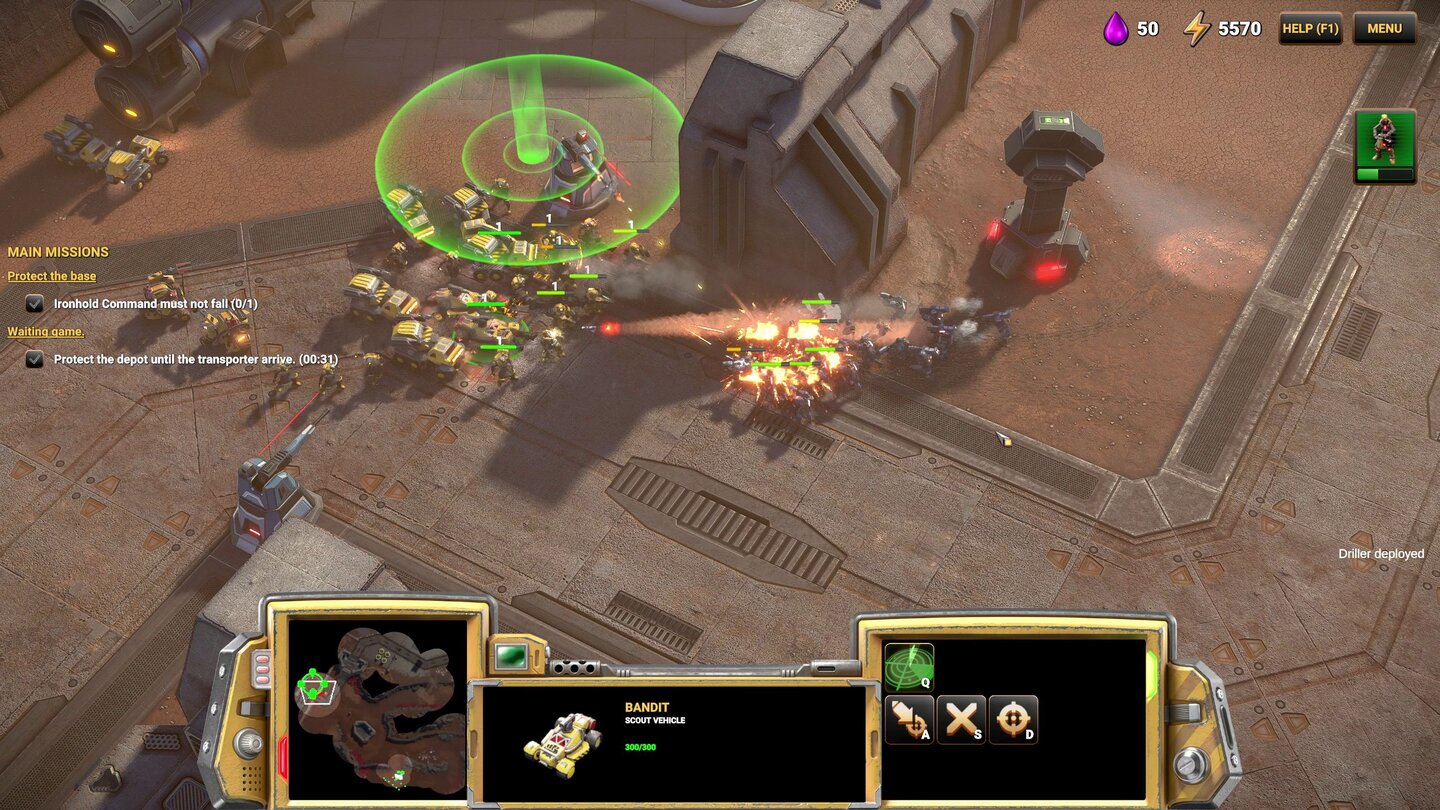
Task: Select the crosshair target command (D)
Action: pos(1013,719)
